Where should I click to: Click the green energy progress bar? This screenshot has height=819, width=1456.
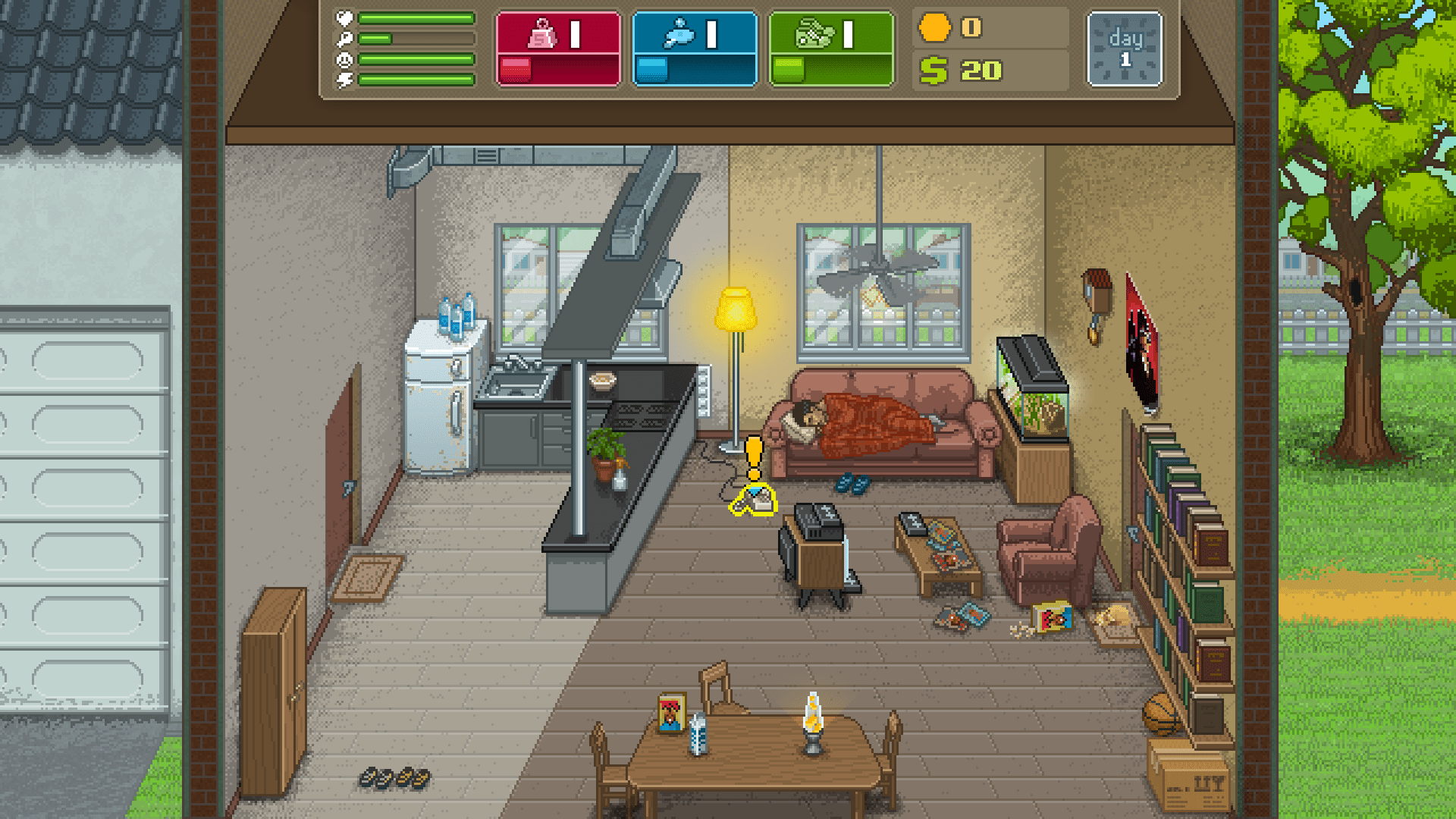417,79
